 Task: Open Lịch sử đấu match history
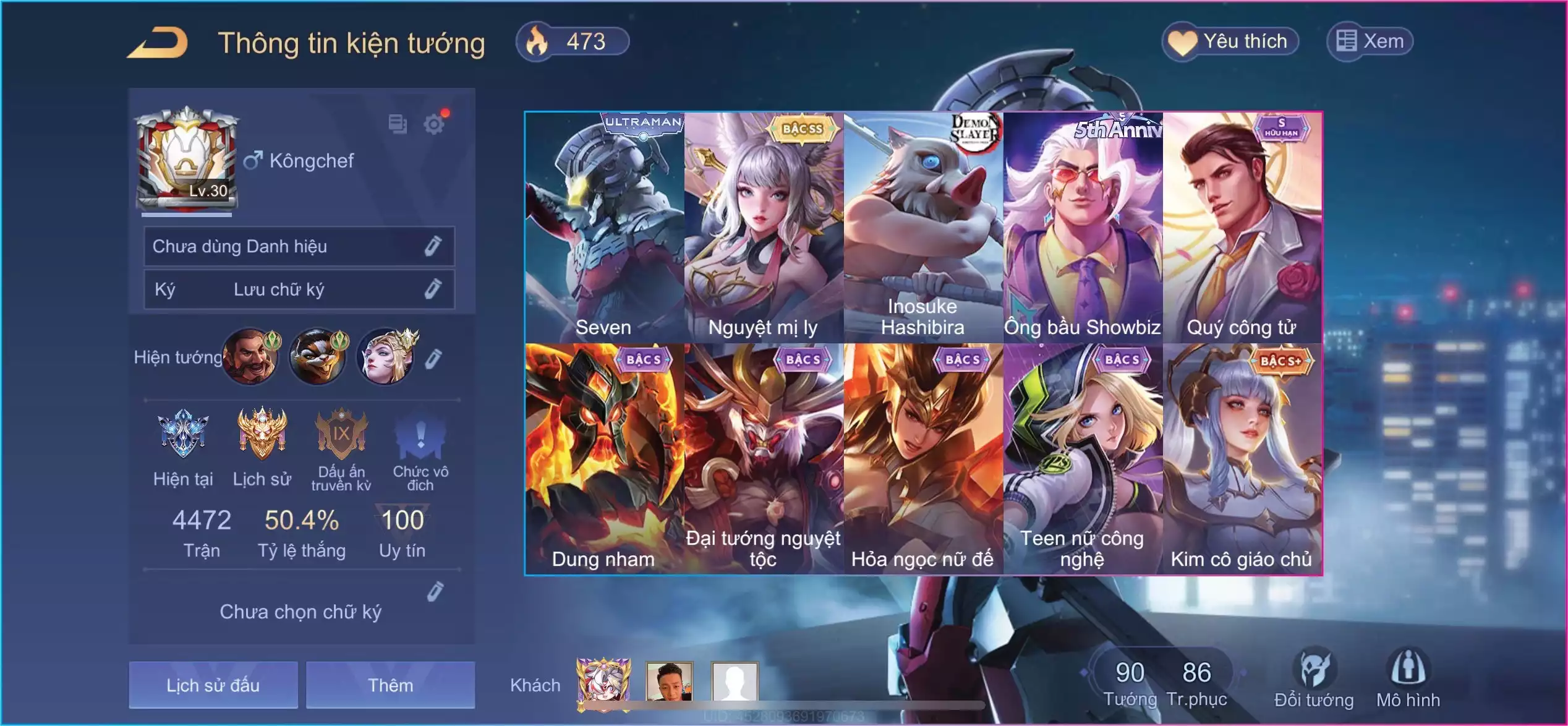point(213,685)
